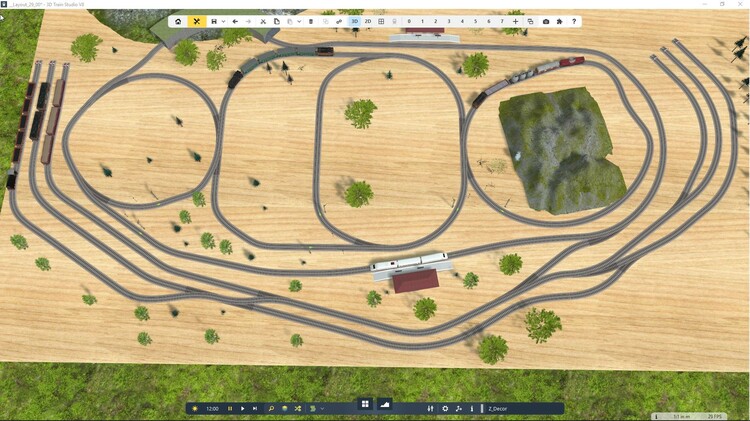Open help with the question mark icon
Screen dimensions: 750x421
click(574, 21)
